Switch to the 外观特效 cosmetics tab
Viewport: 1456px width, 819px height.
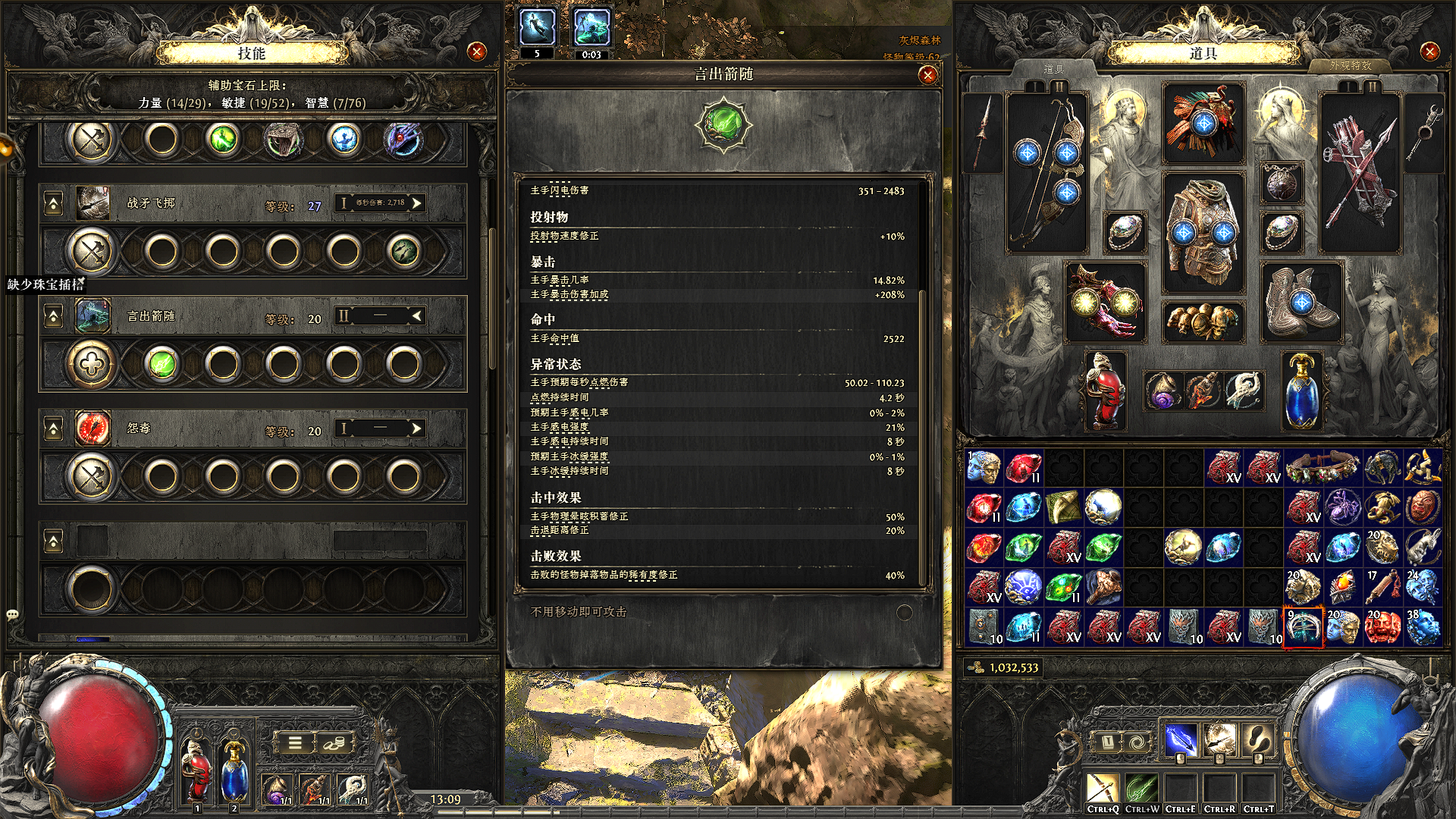pyautogui.click(x=1350, y=66)
